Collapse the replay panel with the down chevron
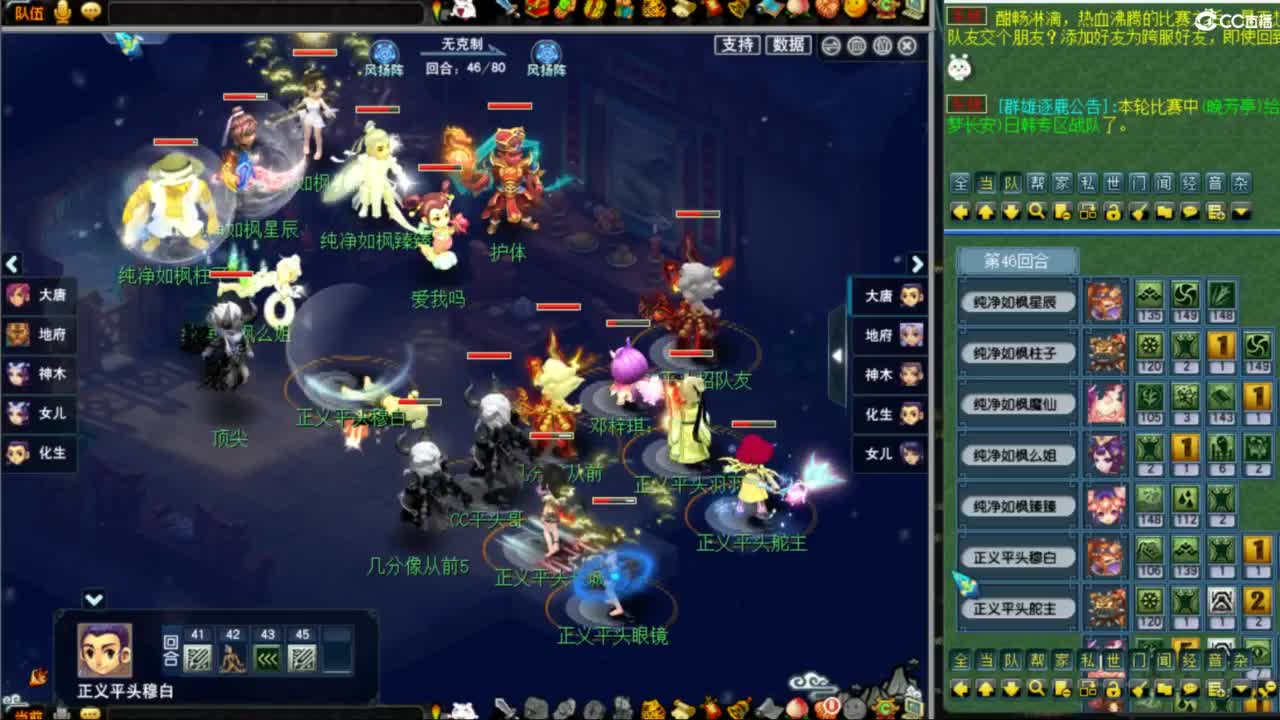Image resolution: width=1280 pixels, height=720 pixels. coord(95,599)
